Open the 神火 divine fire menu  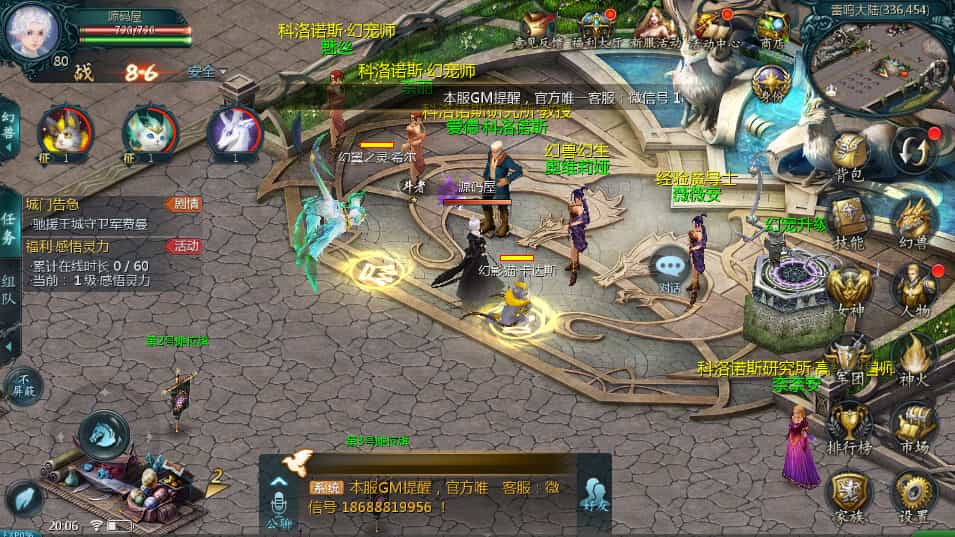(912, 355)
